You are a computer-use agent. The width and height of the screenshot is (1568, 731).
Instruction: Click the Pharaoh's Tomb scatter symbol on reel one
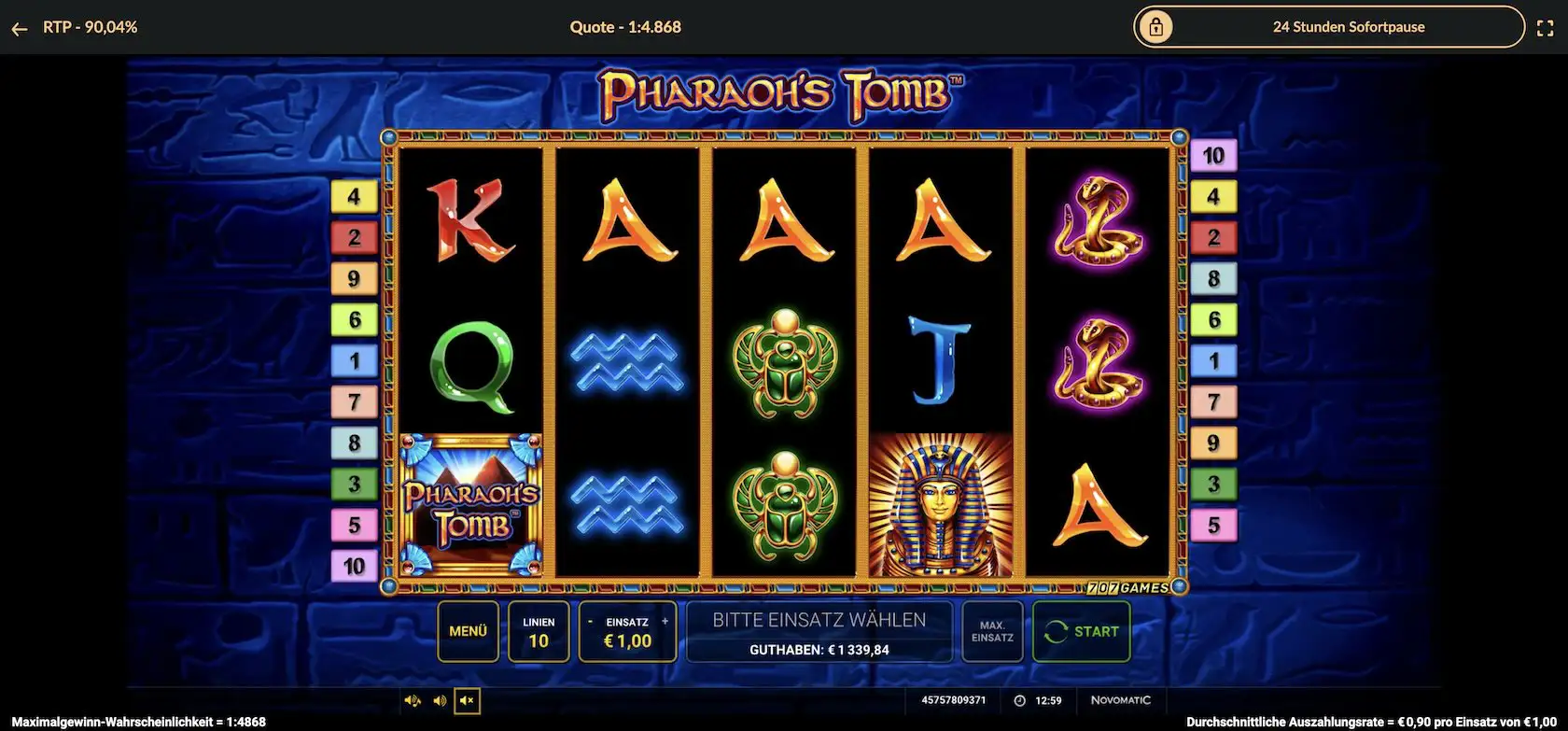tap(469, 502)
